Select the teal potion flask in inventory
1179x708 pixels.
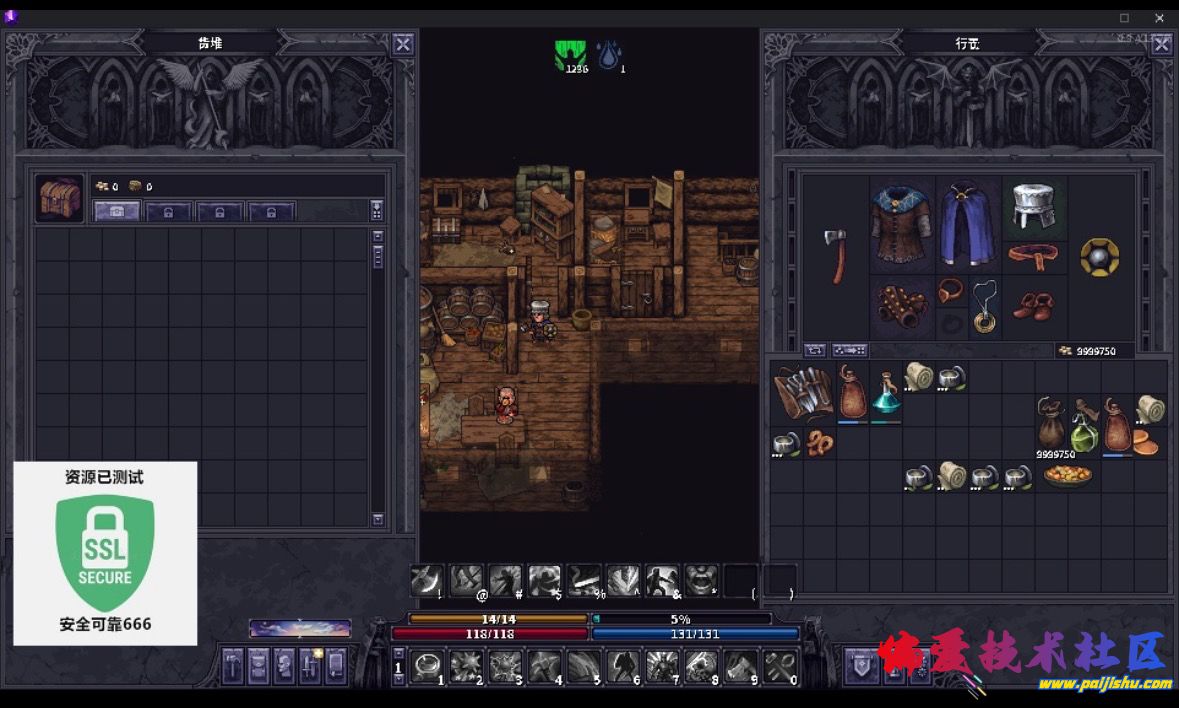point(886,393)
